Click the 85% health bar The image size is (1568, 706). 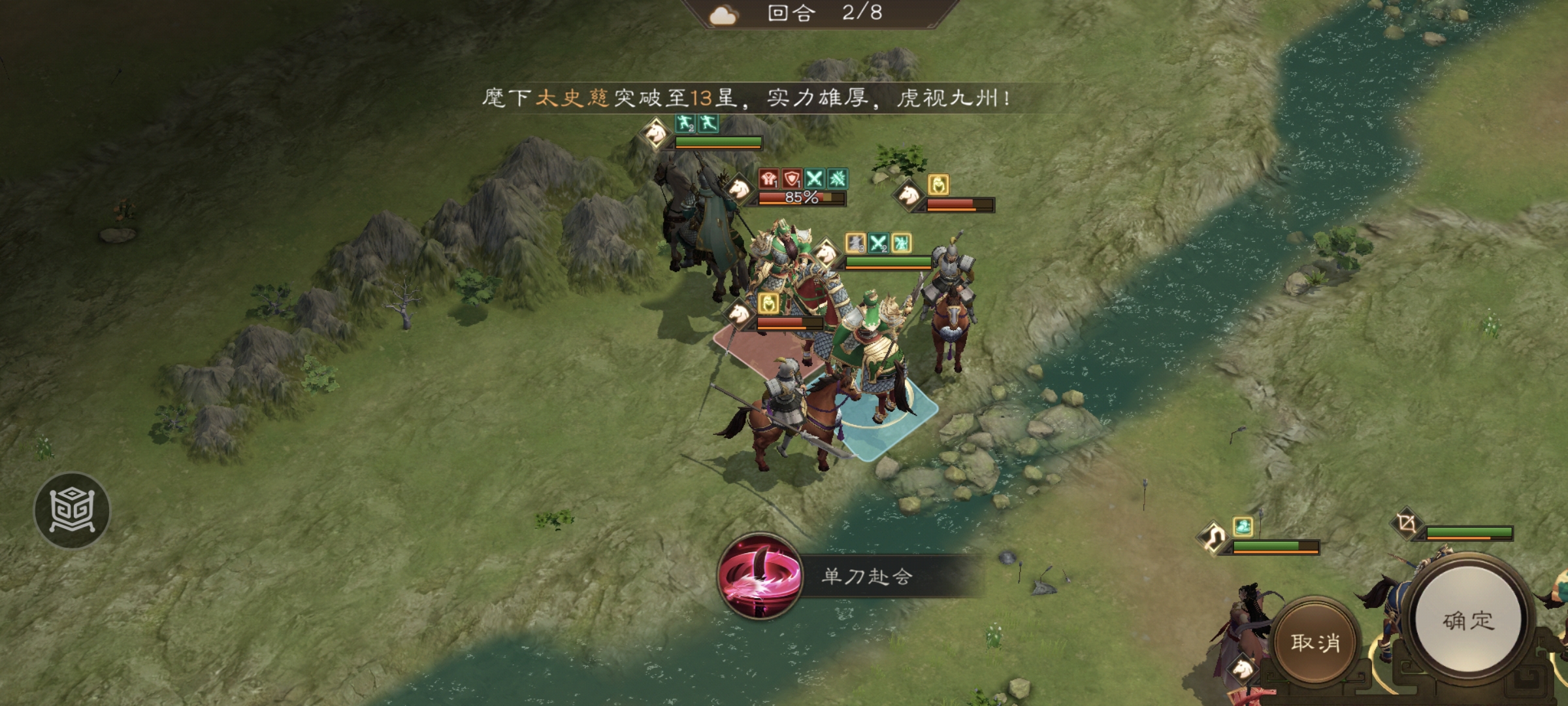point(801,199)
